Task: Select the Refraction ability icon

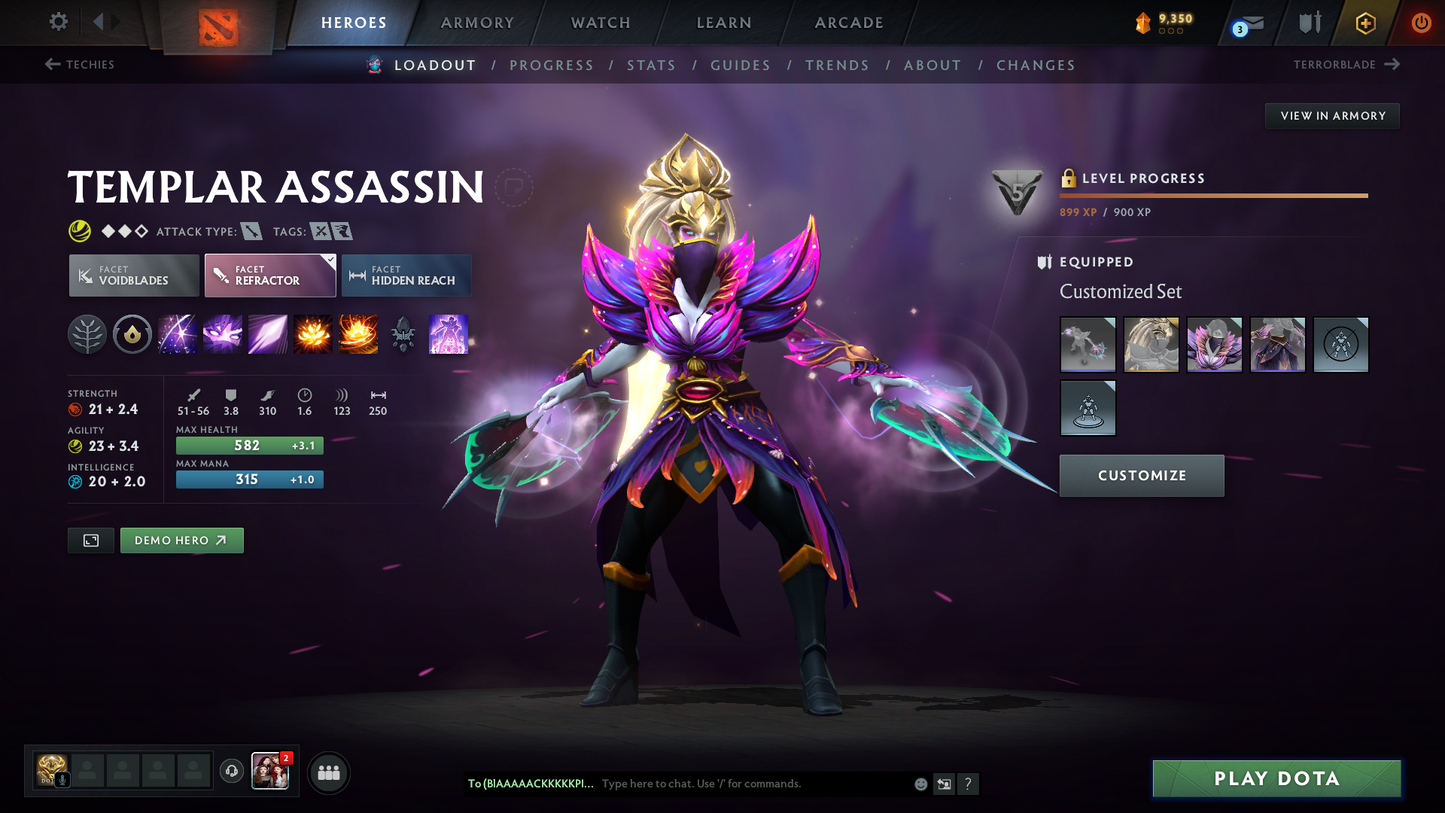Action: pos(177,333)
